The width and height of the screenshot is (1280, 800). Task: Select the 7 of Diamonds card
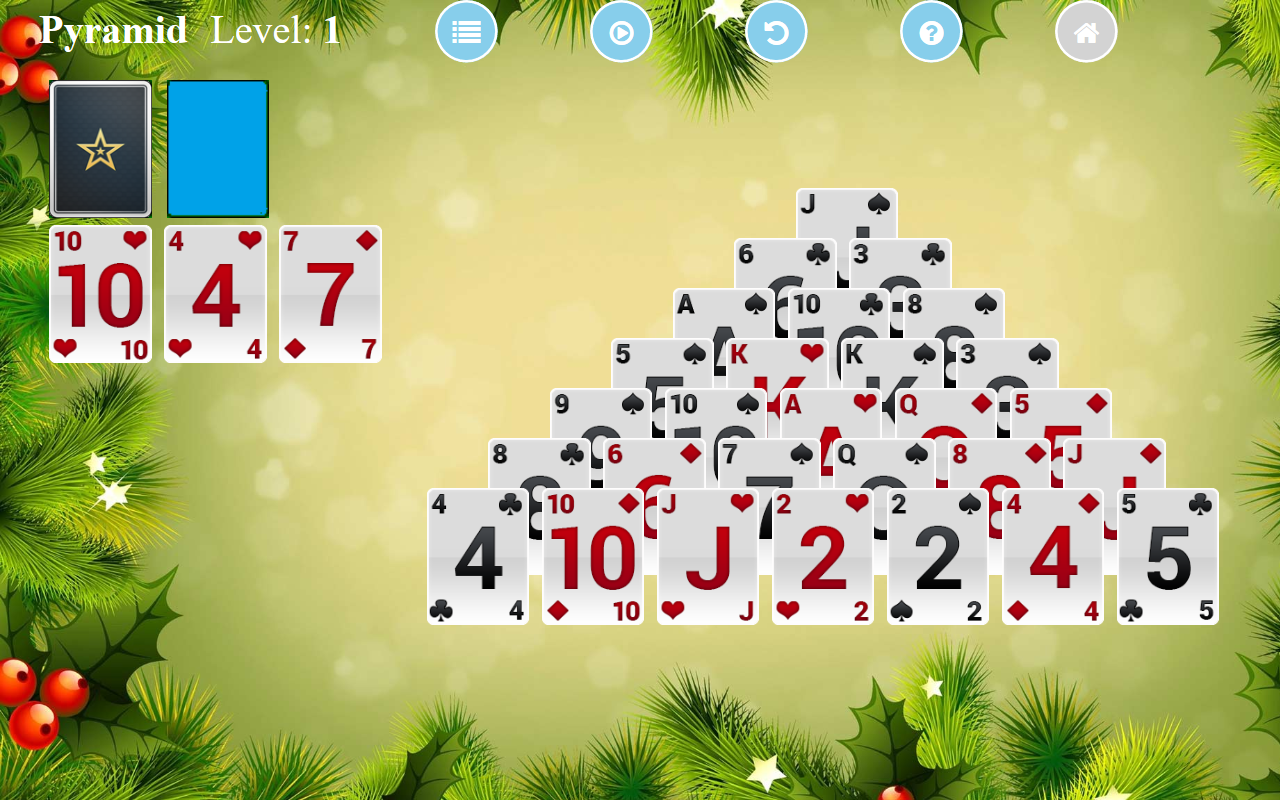[330, 295]
